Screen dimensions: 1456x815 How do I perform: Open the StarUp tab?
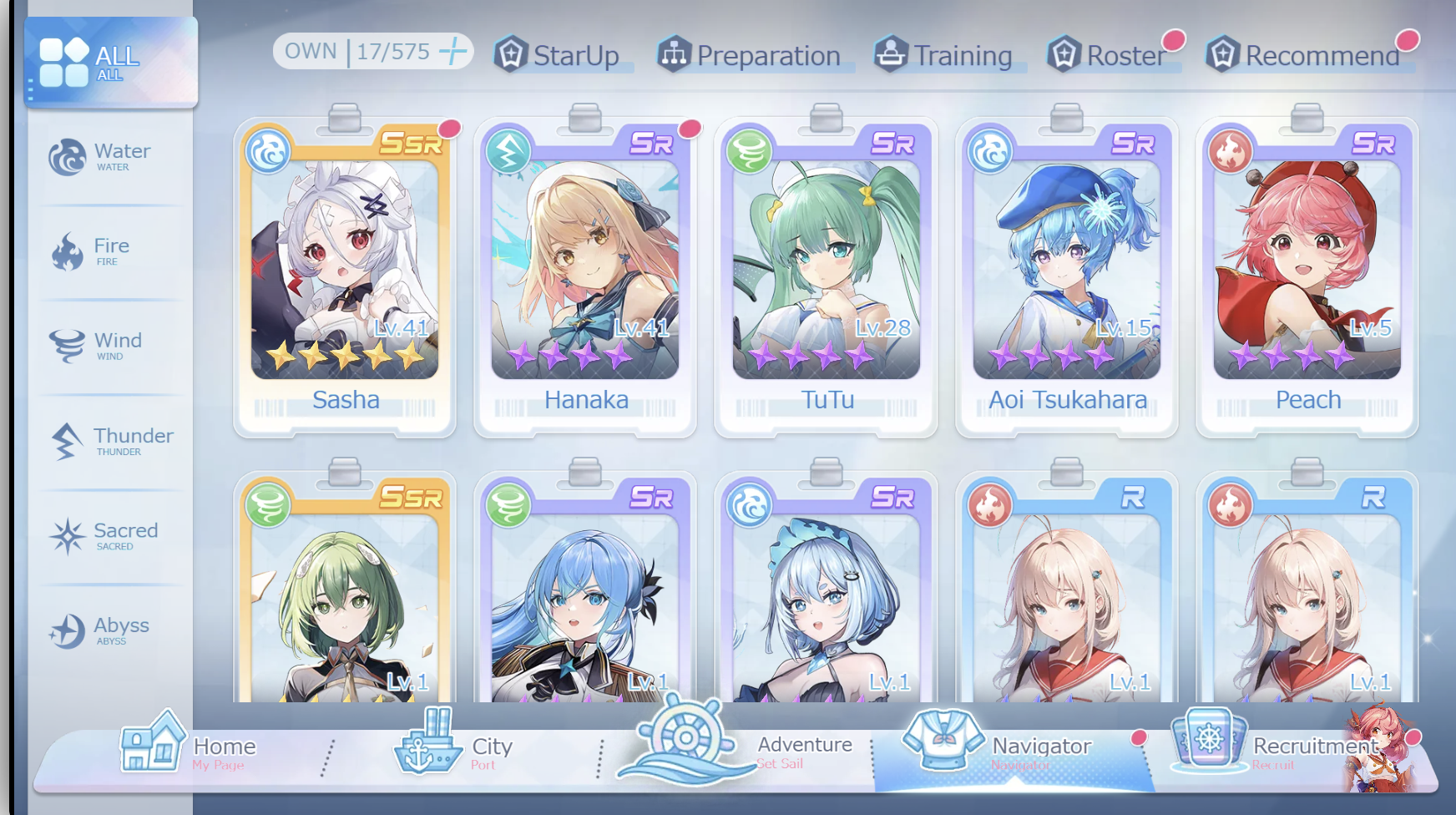558,55
